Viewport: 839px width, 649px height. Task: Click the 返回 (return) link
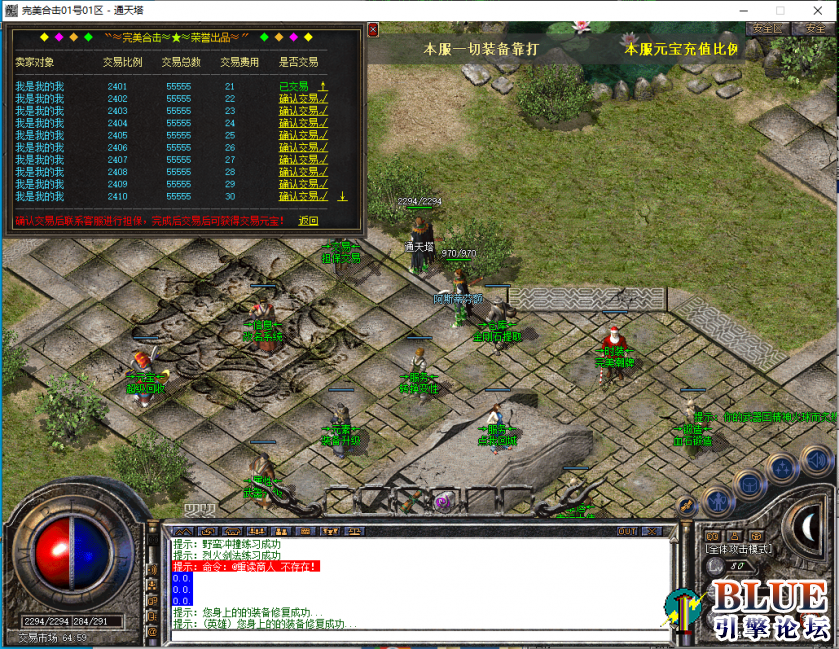coord(308,221)
